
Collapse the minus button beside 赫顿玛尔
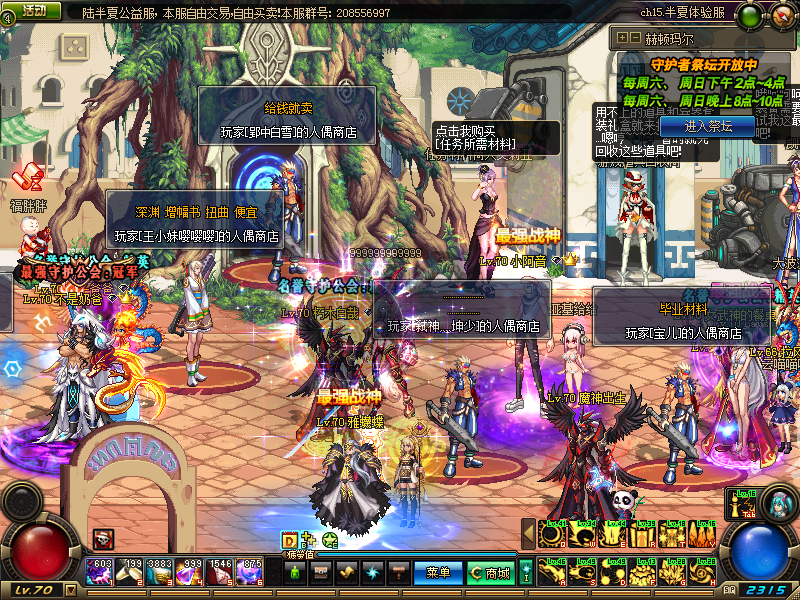[x=634, y=37]
